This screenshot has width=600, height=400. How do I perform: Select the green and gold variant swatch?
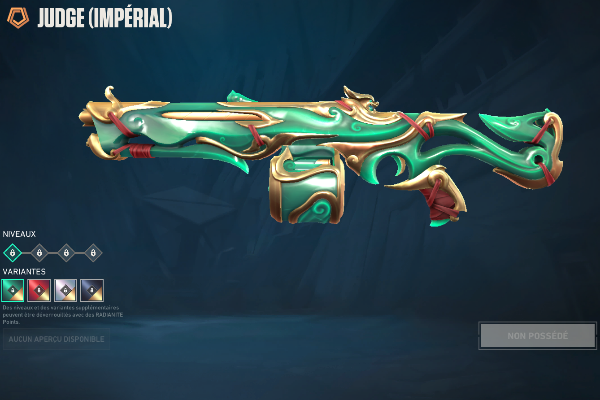tap(13, 290)
